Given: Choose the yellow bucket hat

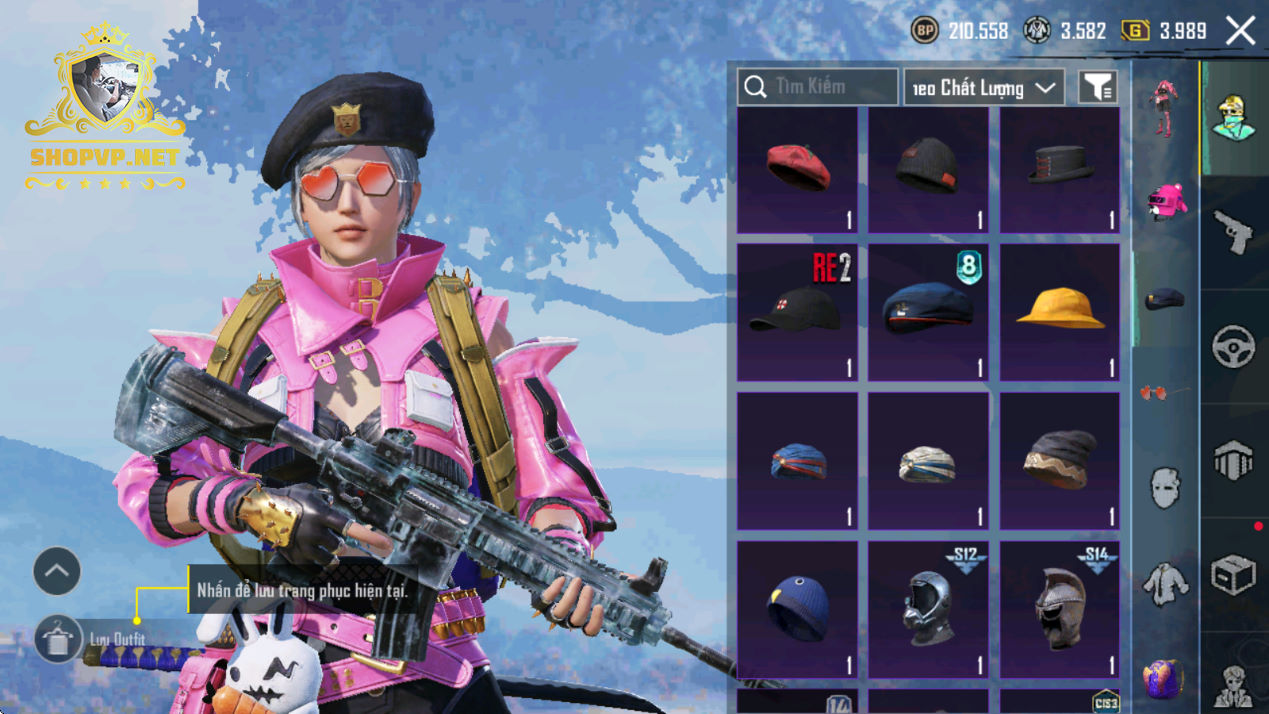Looking at the screenshot, I should pyautogui.click(x=1060, y=313).
